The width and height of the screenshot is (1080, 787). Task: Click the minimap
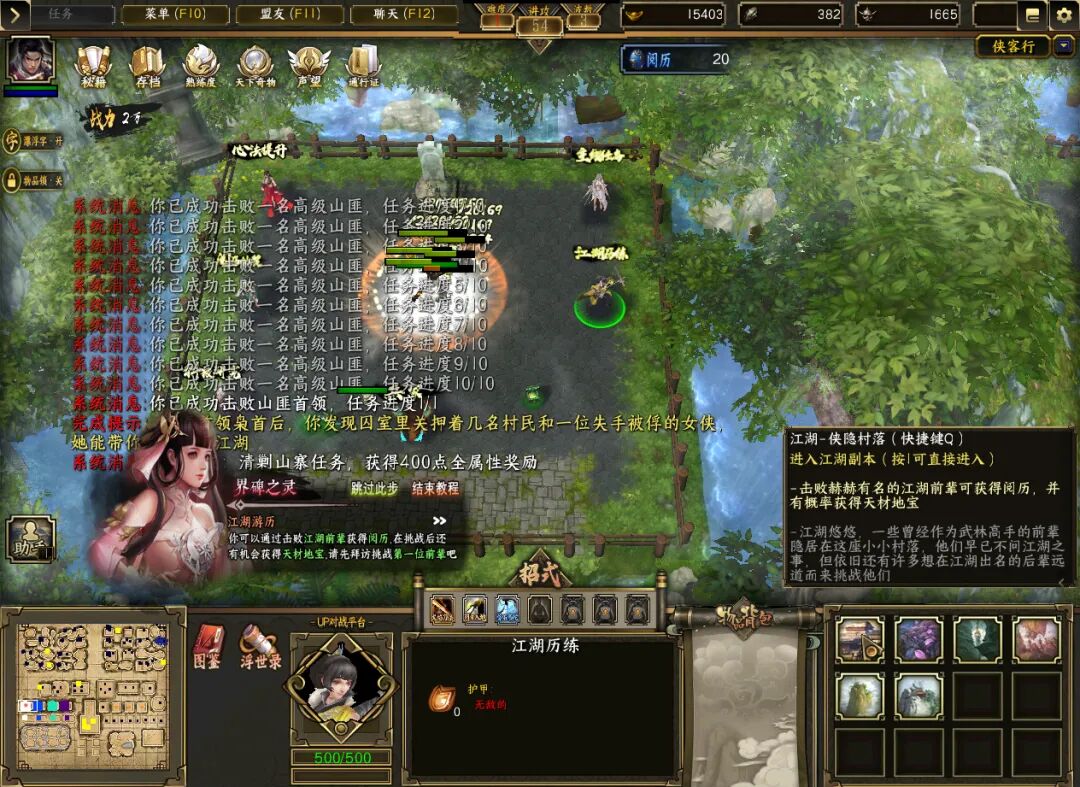pyautogui.click(x=93, y=689)
